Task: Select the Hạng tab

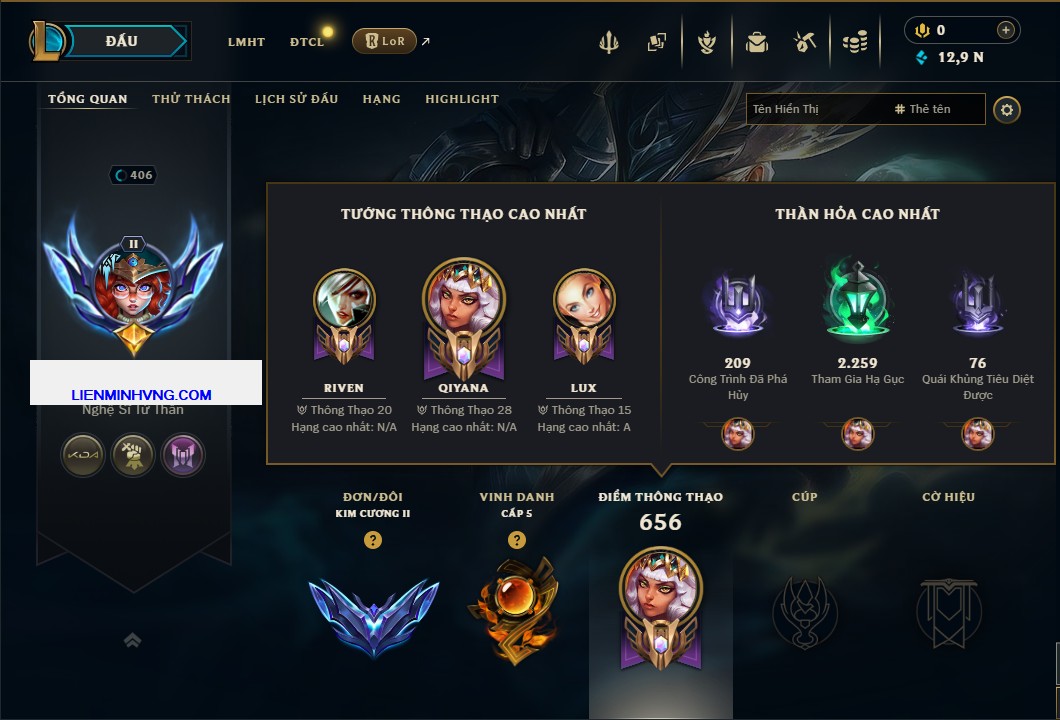Action: [x=381, y=99]
